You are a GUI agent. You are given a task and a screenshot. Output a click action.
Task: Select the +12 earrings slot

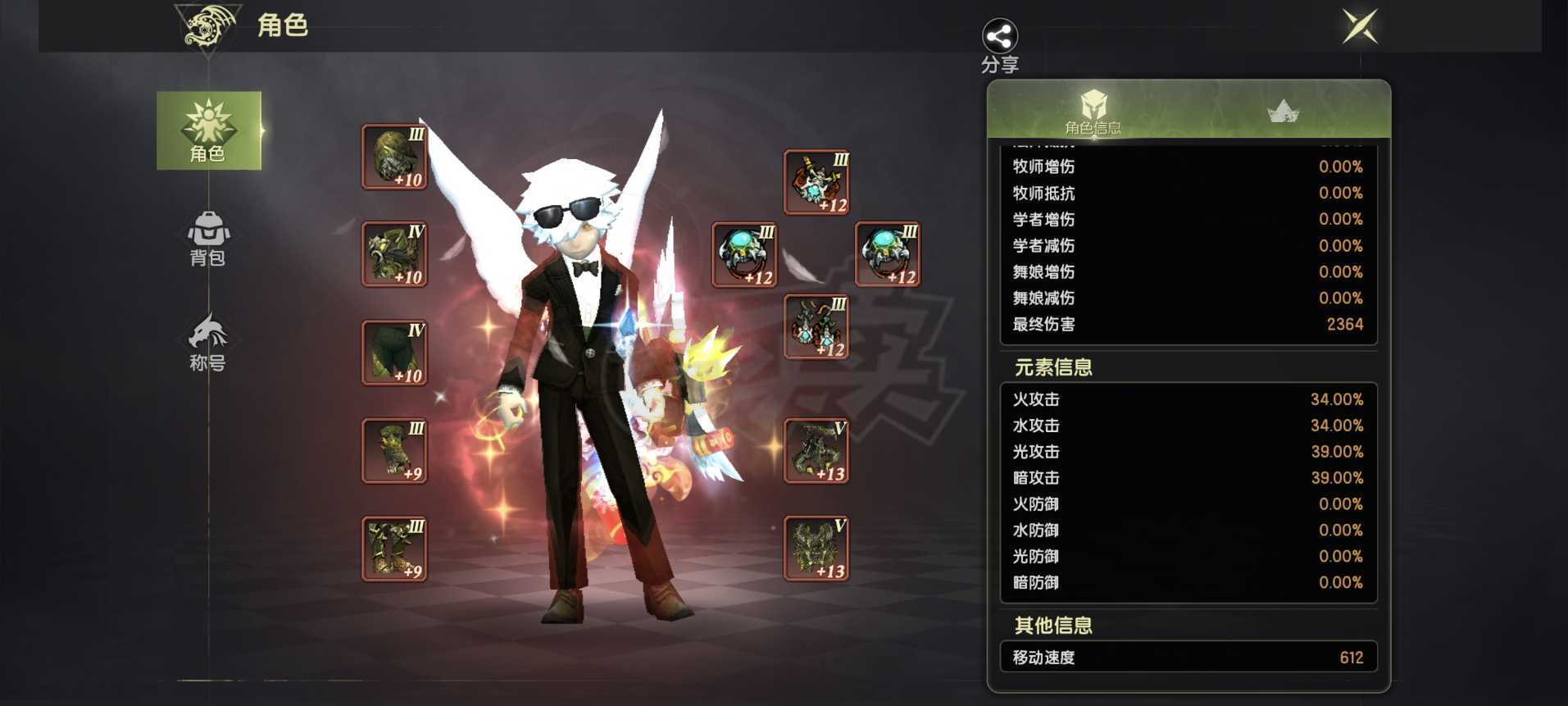tap(816, 327)
